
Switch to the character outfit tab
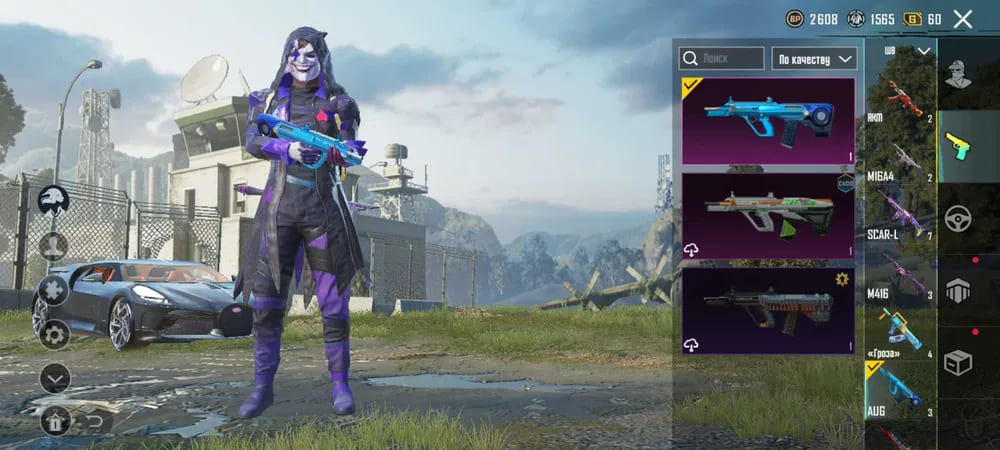tap(958, 74)
